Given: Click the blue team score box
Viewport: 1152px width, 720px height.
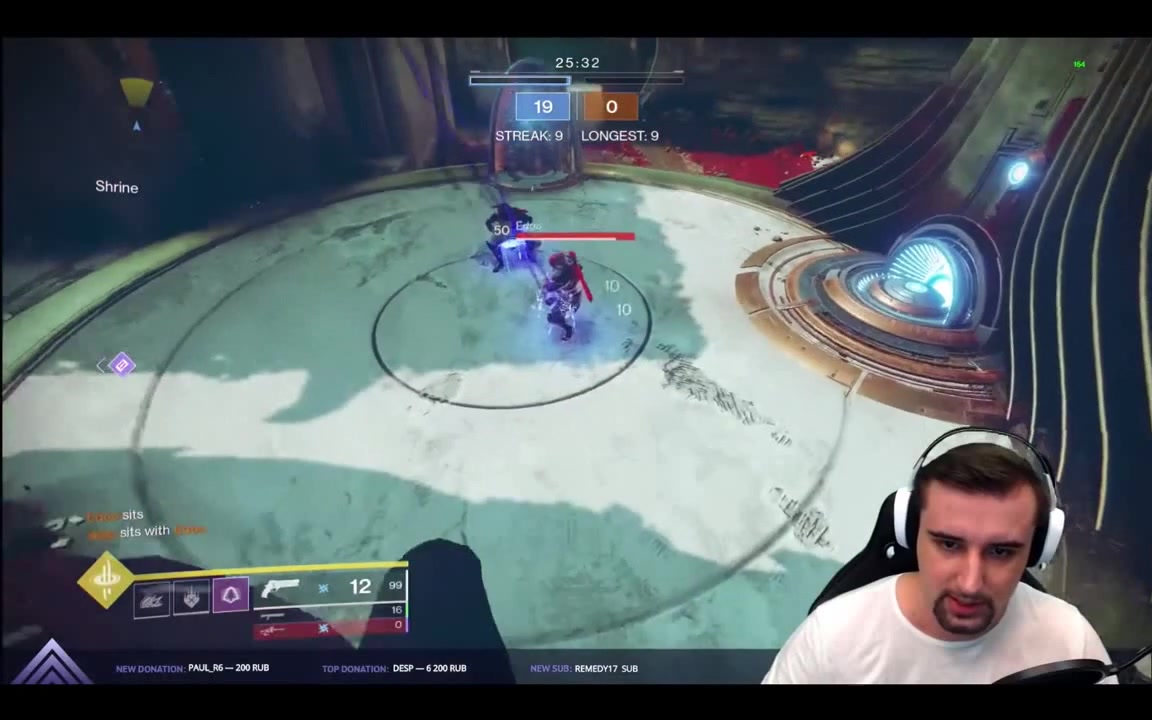Looking at the screenshot, I should [x=542, y=107].
